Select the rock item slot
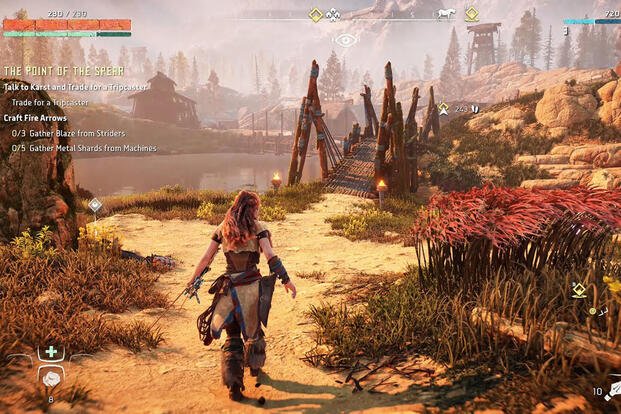This screenshot has height=414, width=621. click(x=51, y=377)
